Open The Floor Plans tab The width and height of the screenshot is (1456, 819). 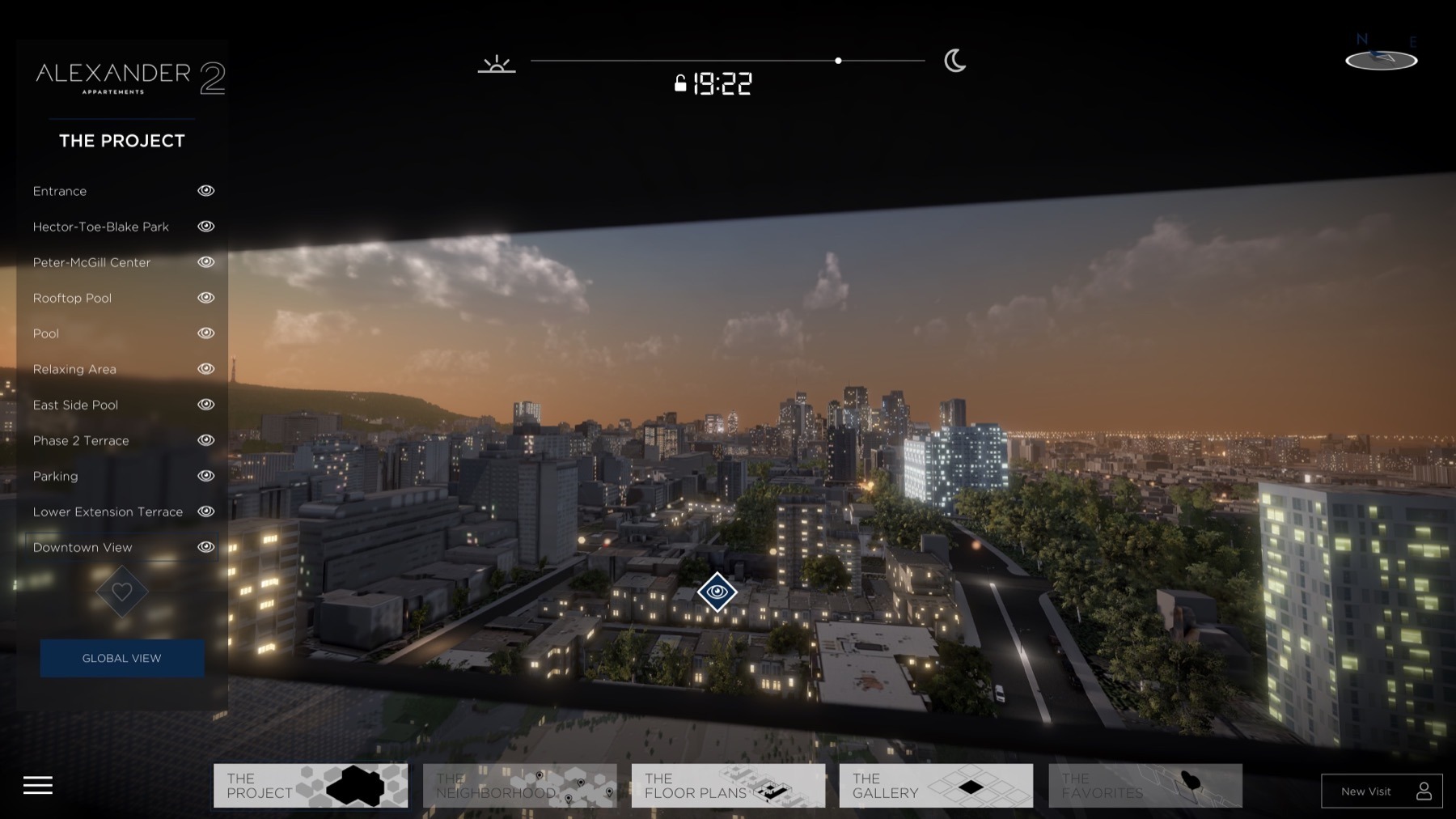pos(728,785)
